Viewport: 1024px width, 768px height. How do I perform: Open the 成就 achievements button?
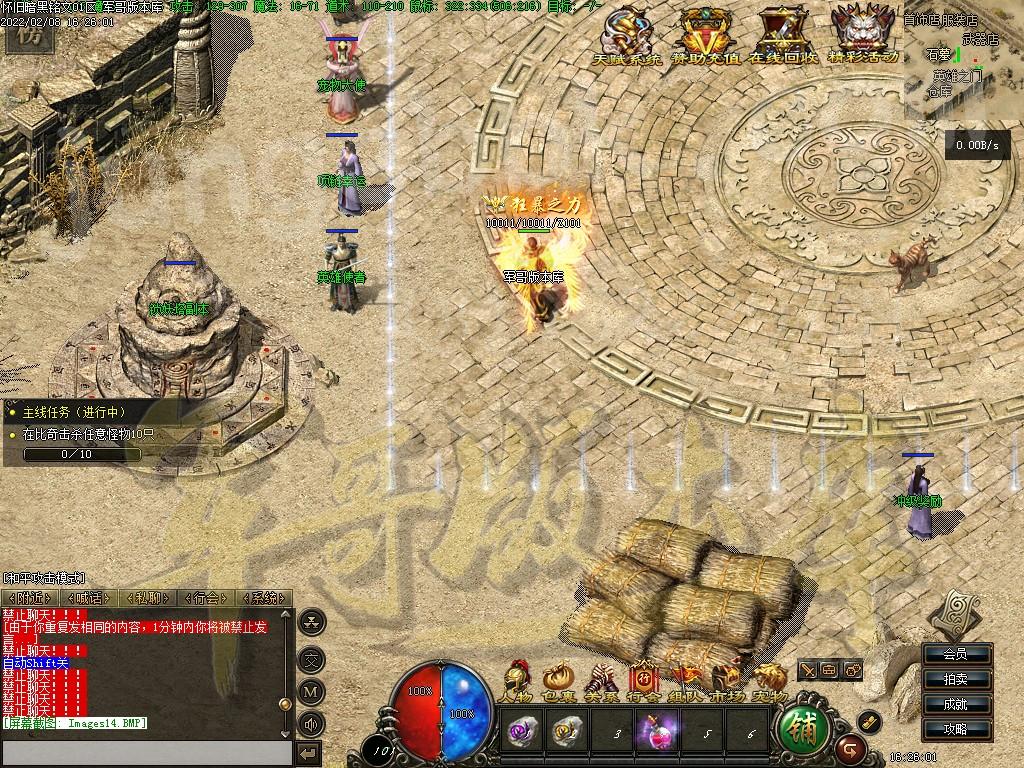tap(956, 704)
